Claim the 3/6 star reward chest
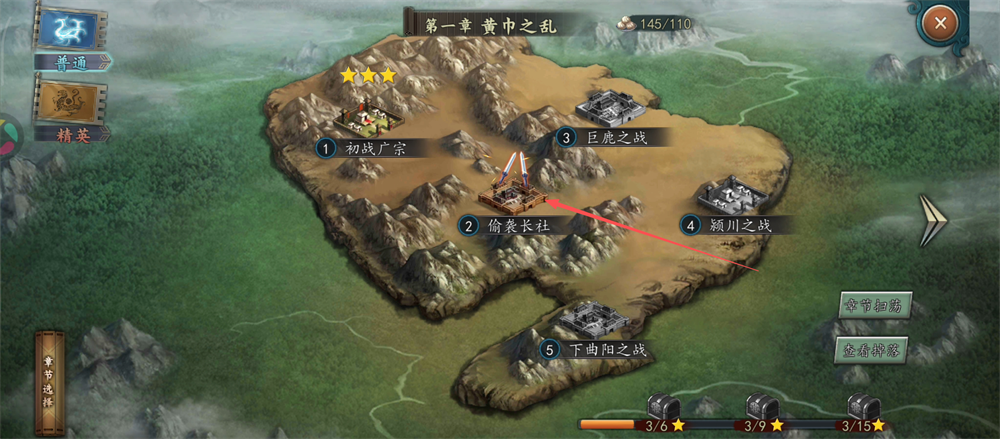Viewport: 1000px width, 439px height. coord(661,410)
